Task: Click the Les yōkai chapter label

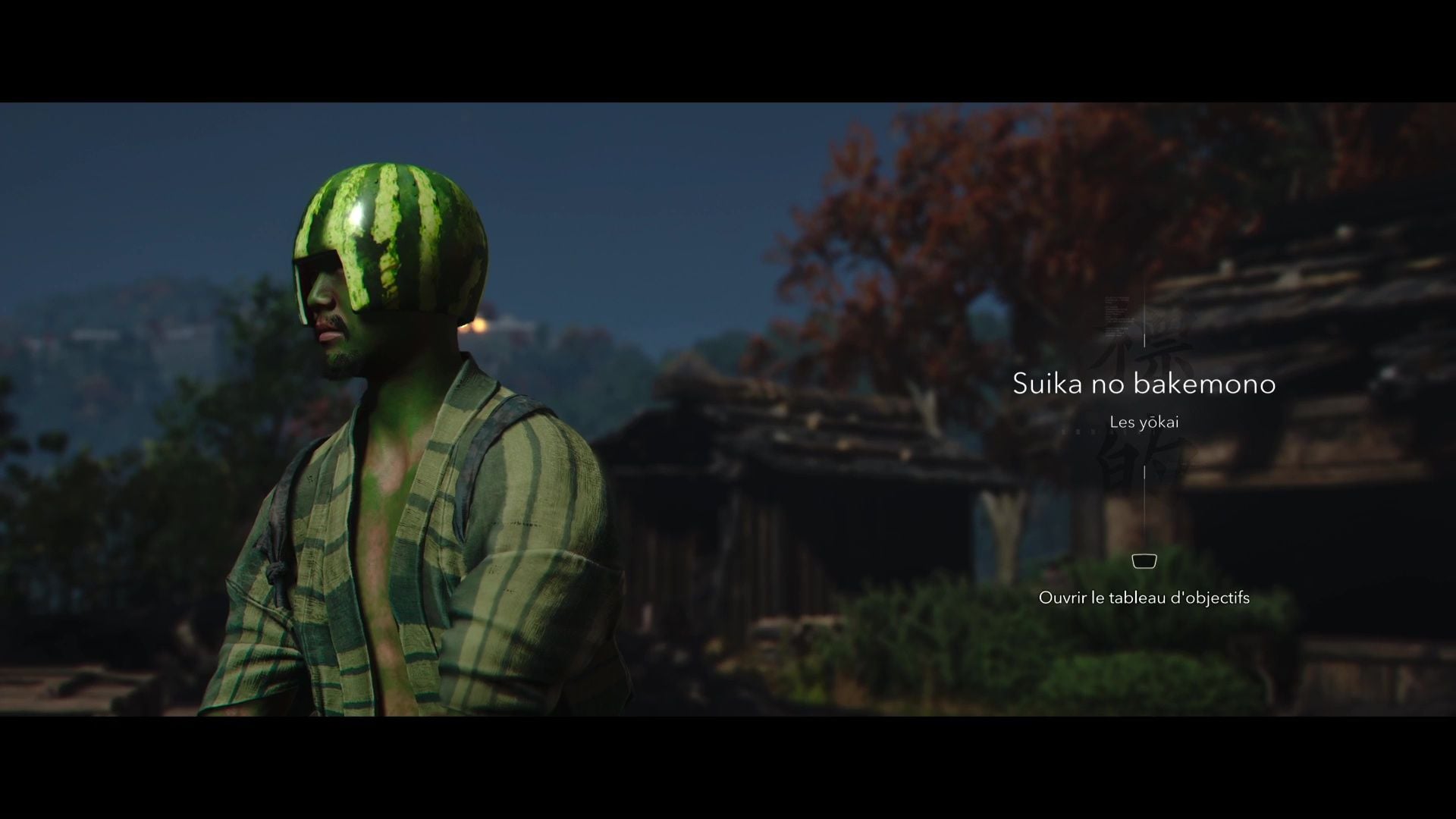Action: click(x=1144, y=422)
